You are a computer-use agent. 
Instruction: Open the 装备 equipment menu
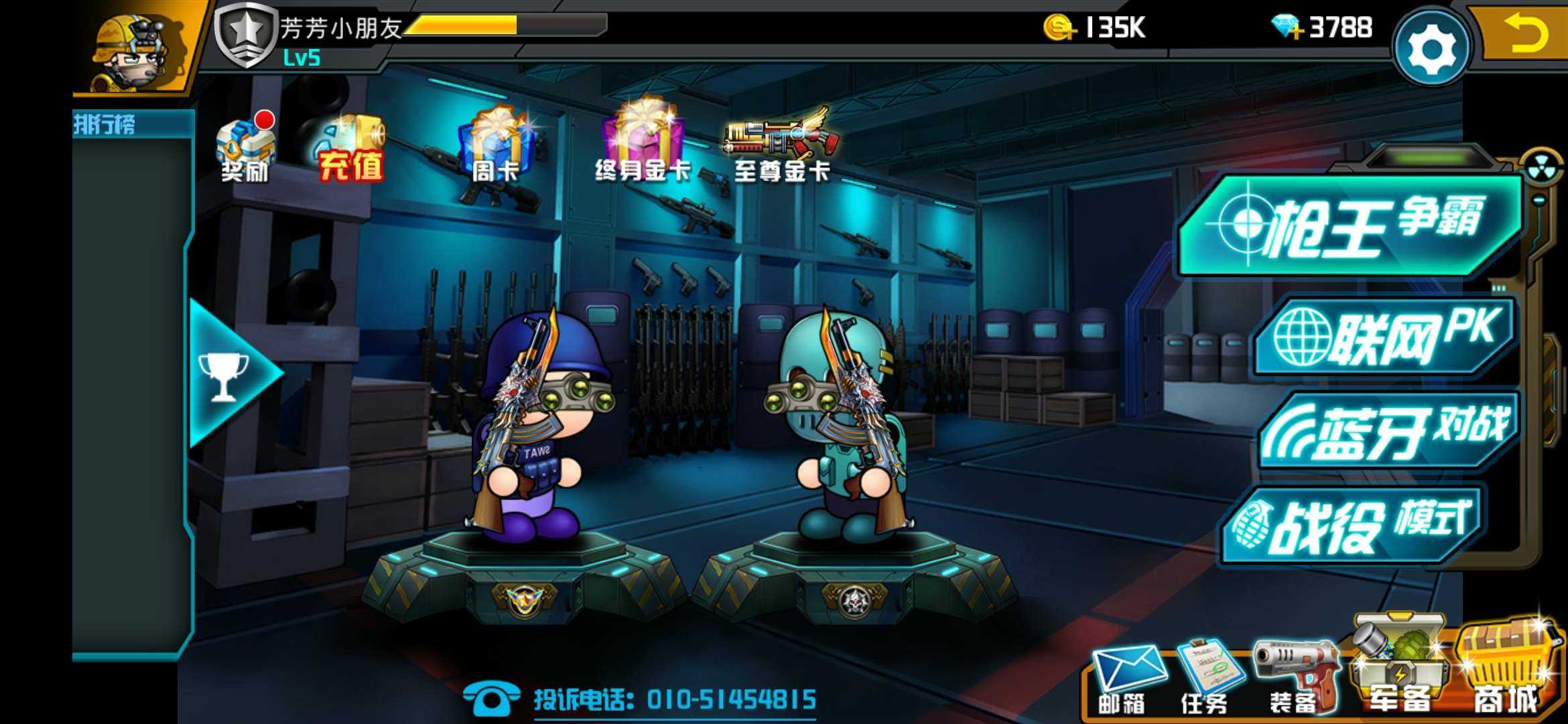point(1293,677)
